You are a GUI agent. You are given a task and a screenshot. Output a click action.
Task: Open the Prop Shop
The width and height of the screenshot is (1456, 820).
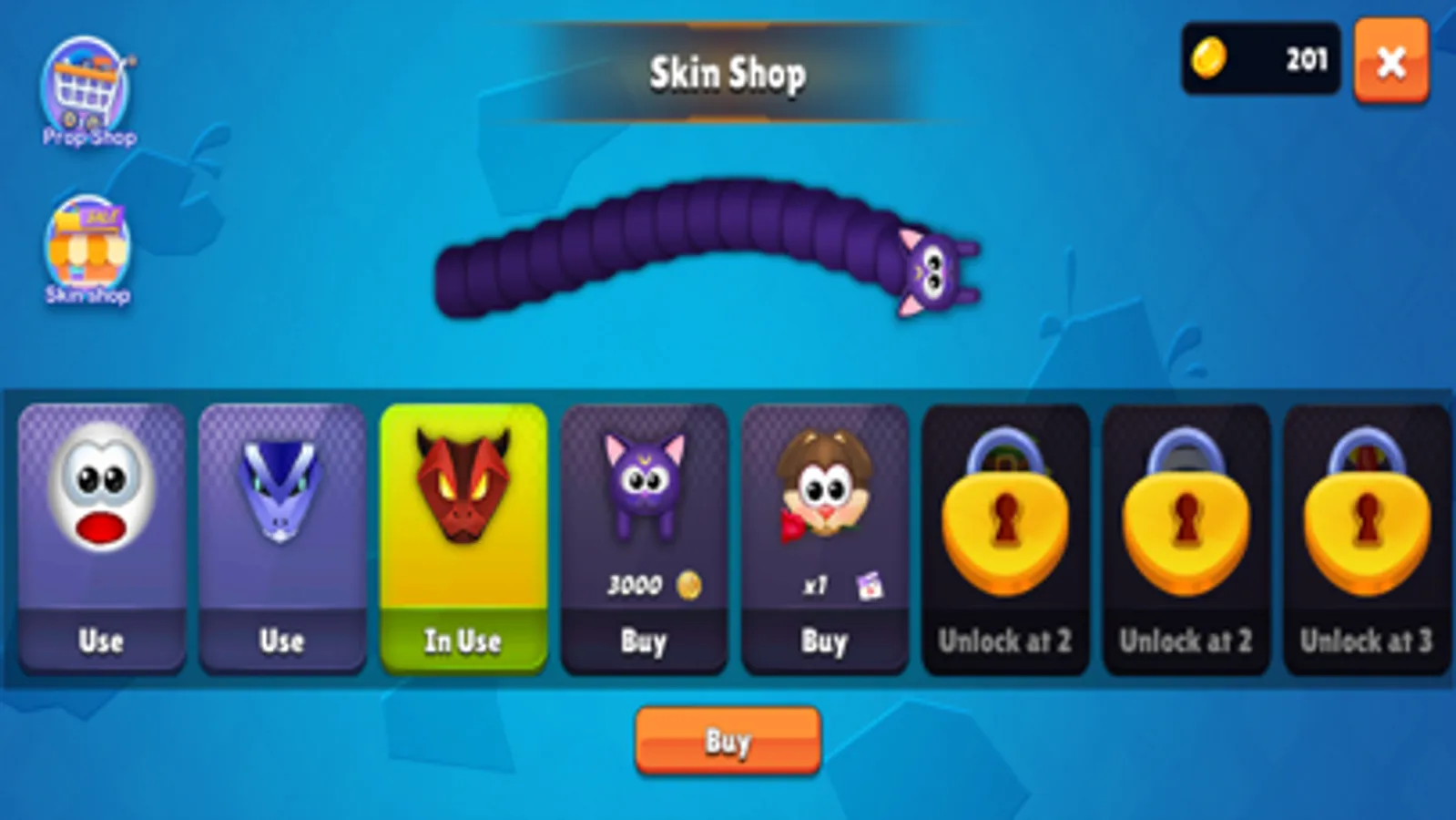coord(87,82)
